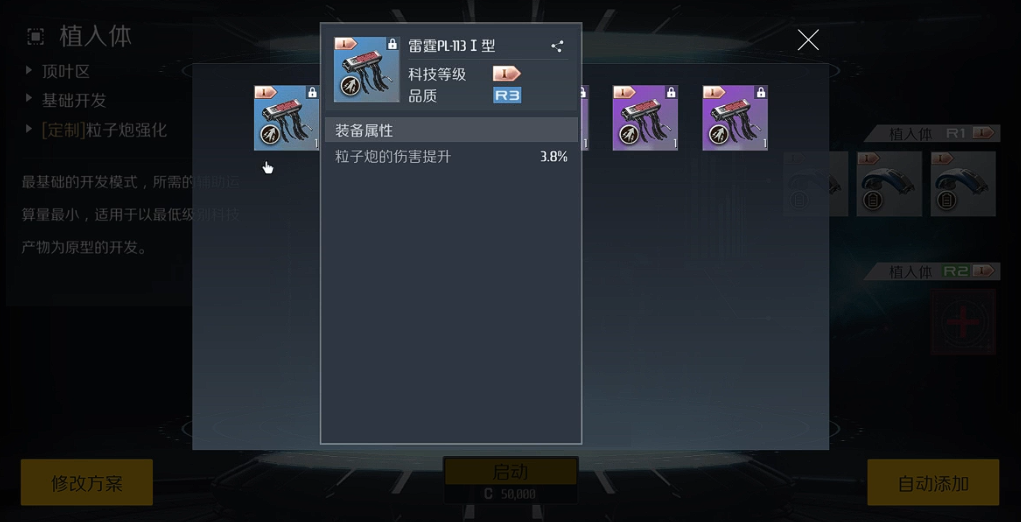This screenshot has height=522, width=1021.
Task: Open the 粒子炮强化 custom entry
Action: tap(103, 130)
